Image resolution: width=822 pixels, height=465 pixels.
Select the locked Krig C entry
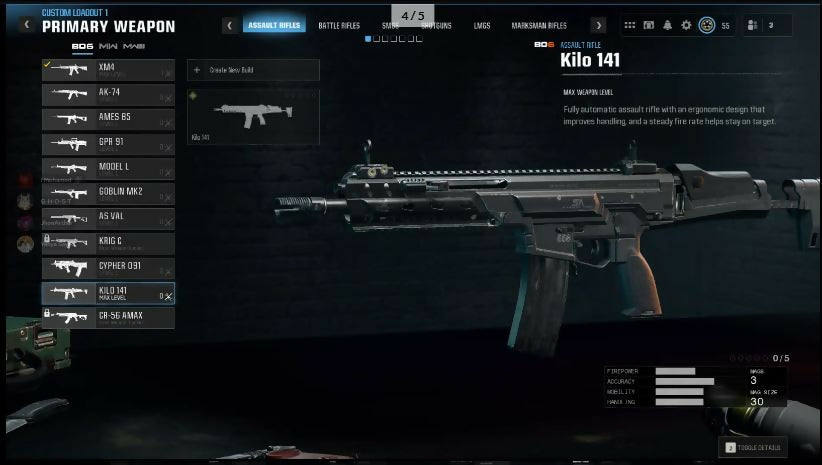[108, 243]
